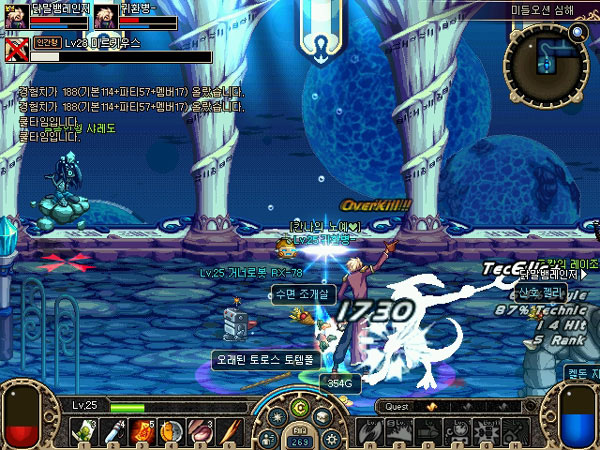Image resolution: width=600 pixels, height=450 pixels.
Task: Select the orange feather hotbar slot
Action: [x=229, y=431]
